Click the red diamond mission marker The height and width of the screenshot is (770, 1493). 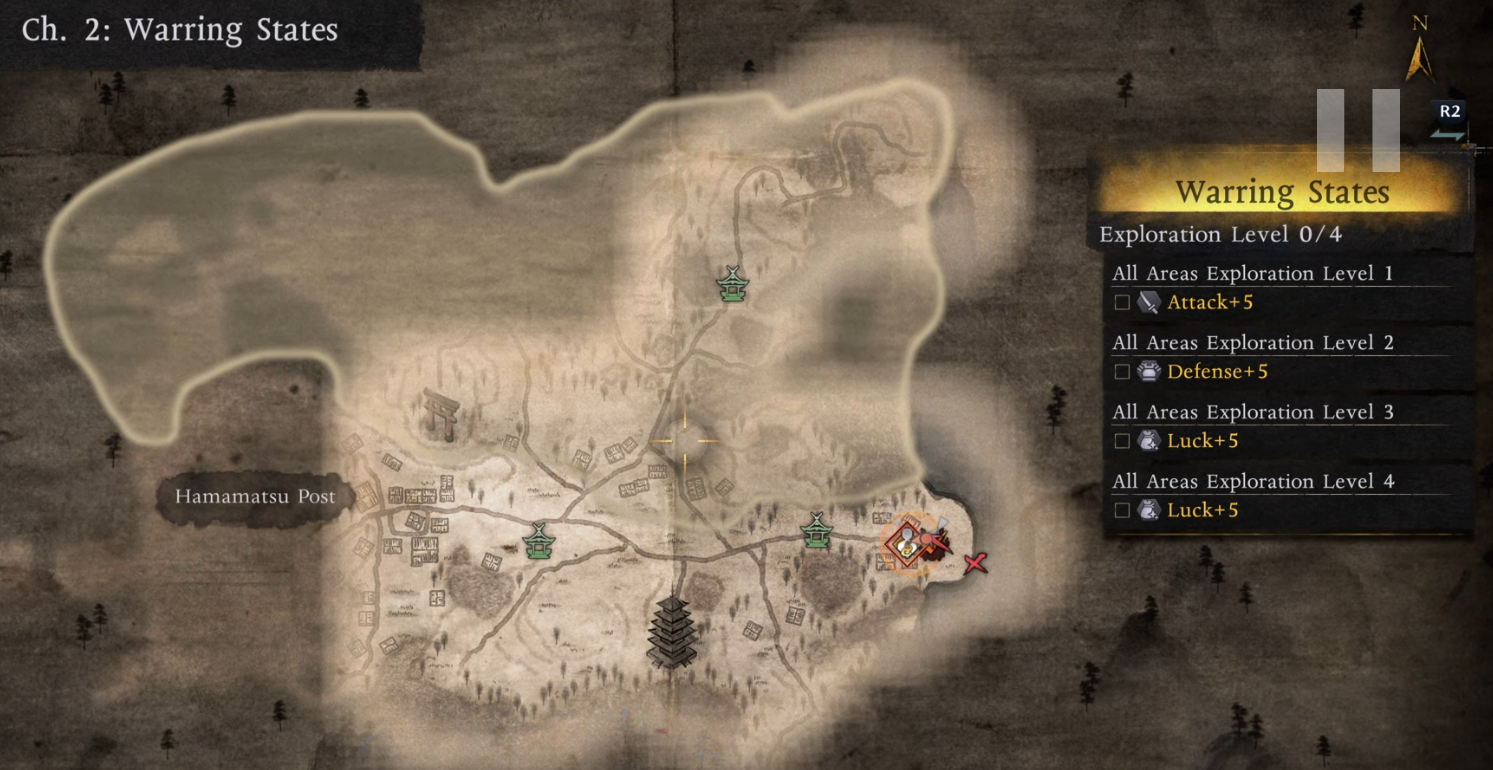906,542
